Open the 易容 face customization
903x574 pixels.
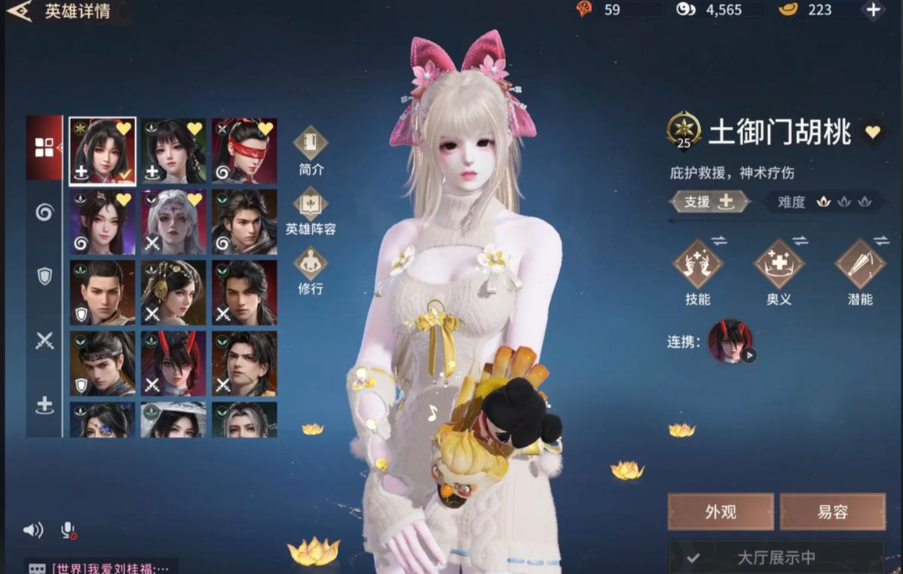832,512
